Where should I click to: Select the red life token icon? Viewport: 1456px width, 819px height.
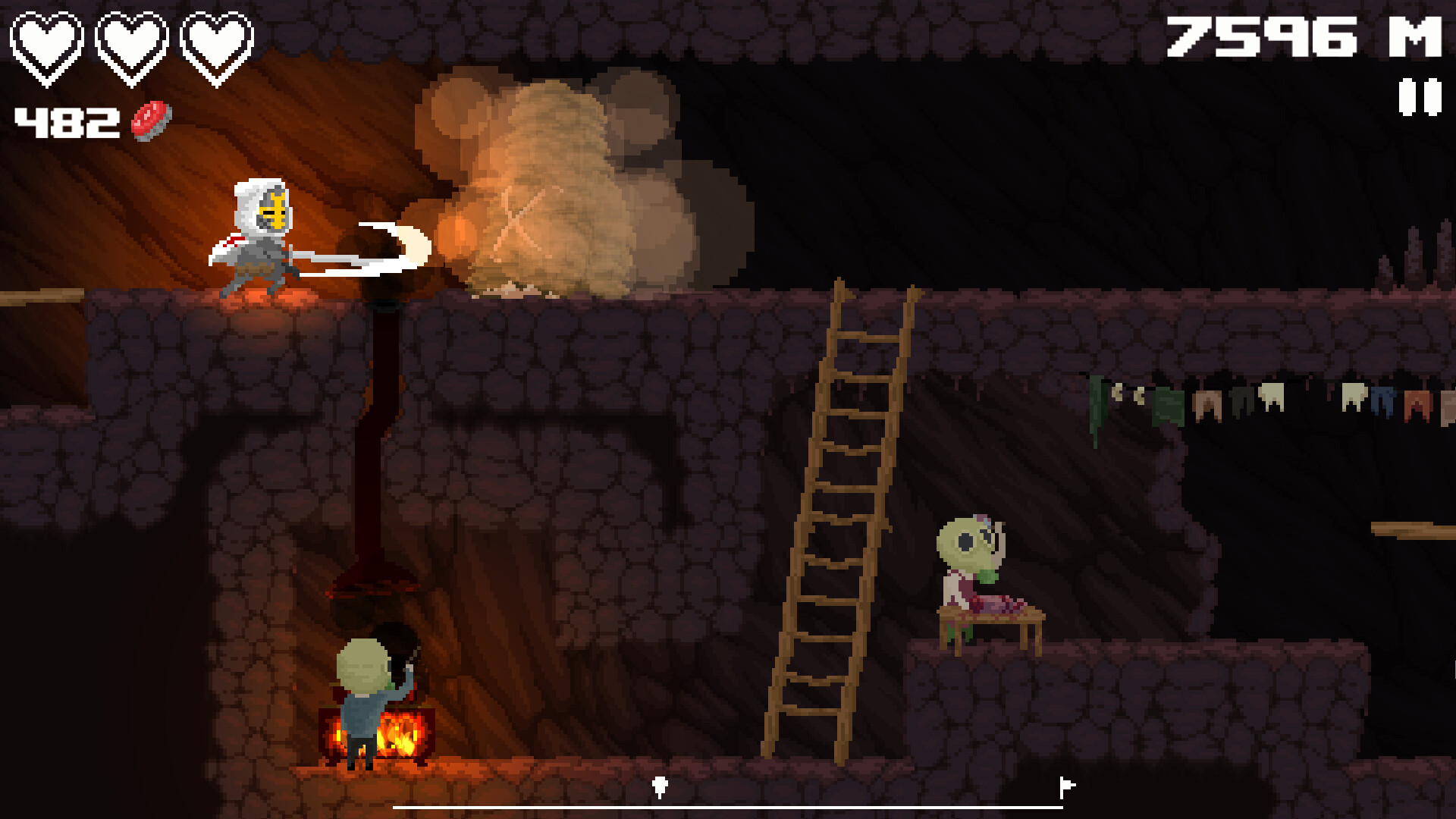click(x=149, y=119)
